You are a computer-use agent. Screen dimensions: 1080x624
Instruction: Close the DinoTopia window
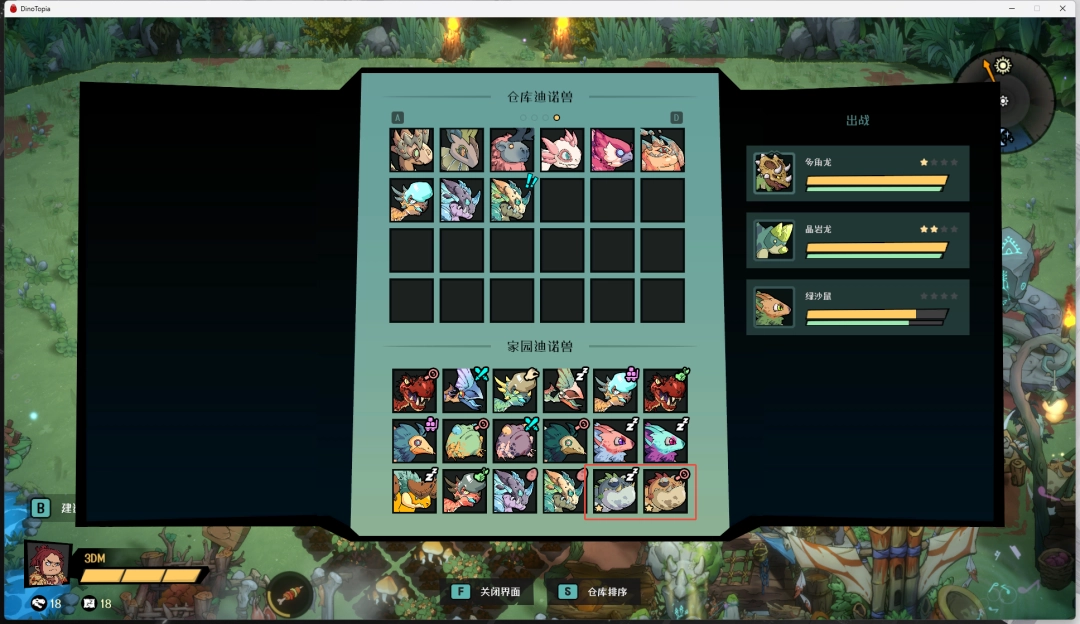(x=1063, y=8)
